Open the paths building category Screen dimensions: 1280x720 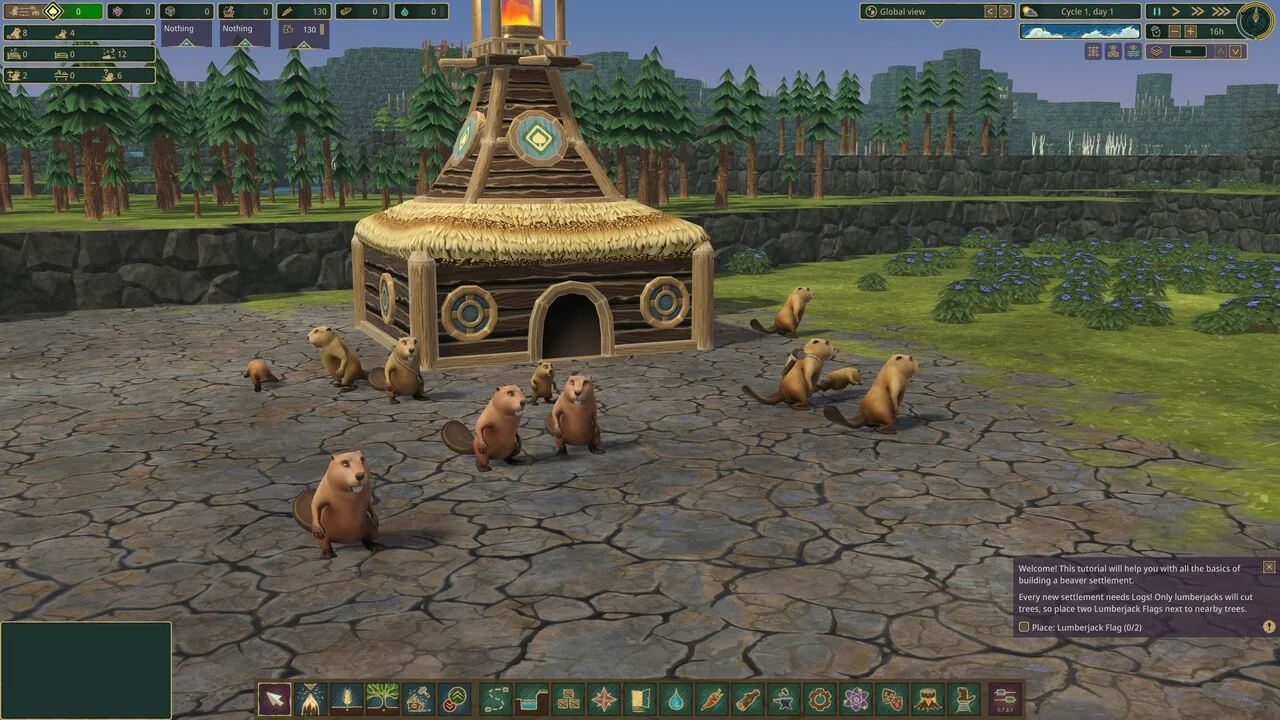pyautogui.click(x=496, y=698)
